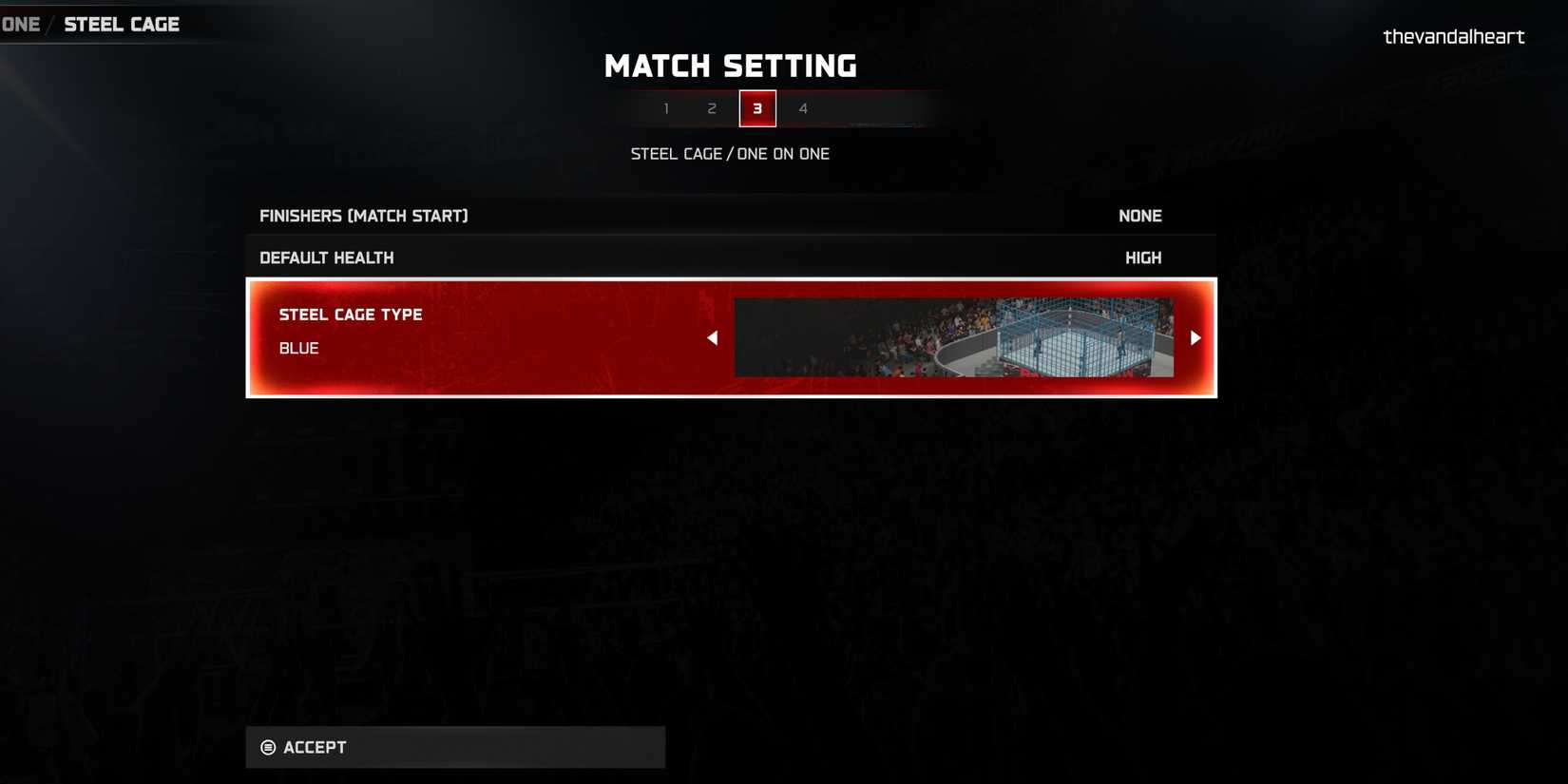Open settings page 1
Screen dimensions: 1568x784
(666, 108)
